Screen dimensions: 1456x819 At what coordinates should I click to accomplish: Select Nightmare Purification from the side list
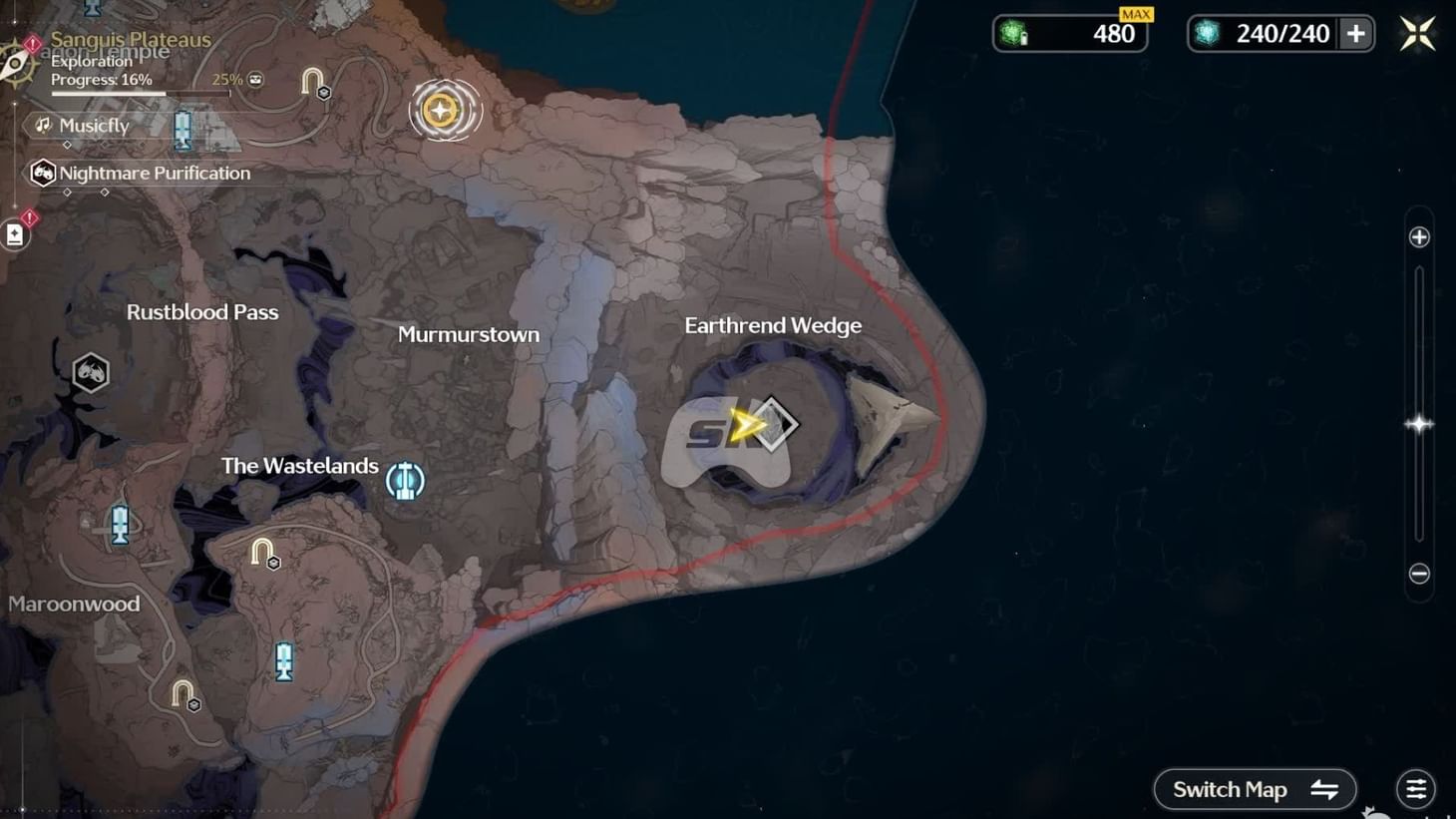tap(155, 173)
